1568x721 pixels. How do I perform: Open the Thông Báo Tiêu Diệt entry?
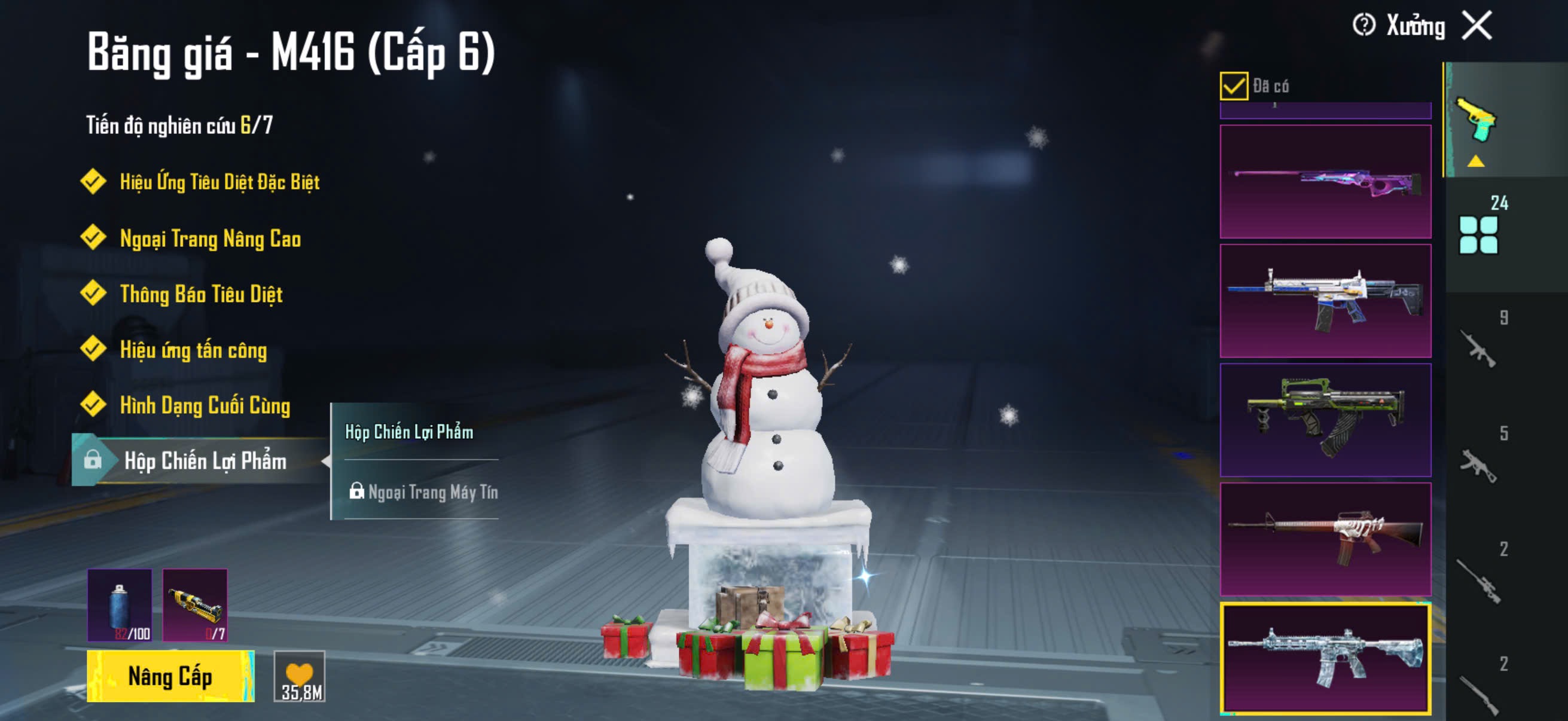pos(201,295)
